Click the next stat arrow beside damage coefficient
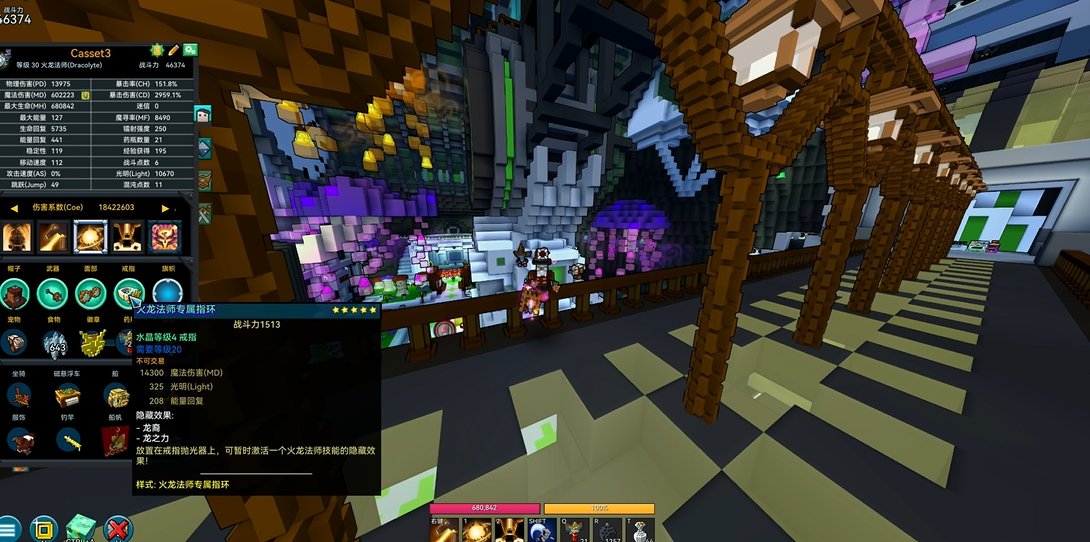The width and height of the screenshot is (1090, 542). tap(164, 208)
